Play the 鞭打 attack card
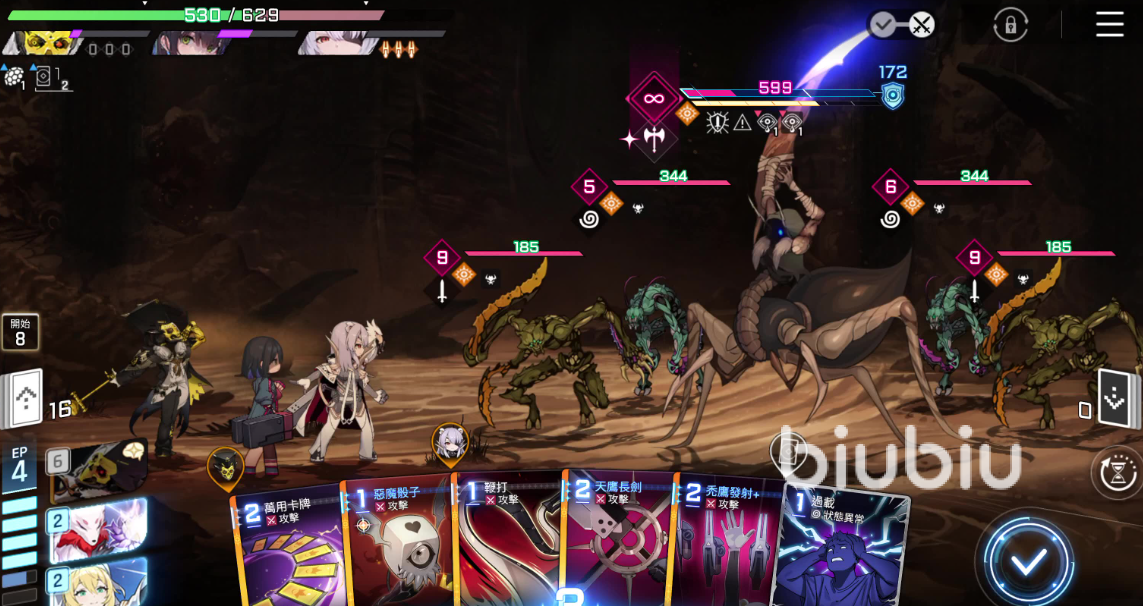 [510, 545]
